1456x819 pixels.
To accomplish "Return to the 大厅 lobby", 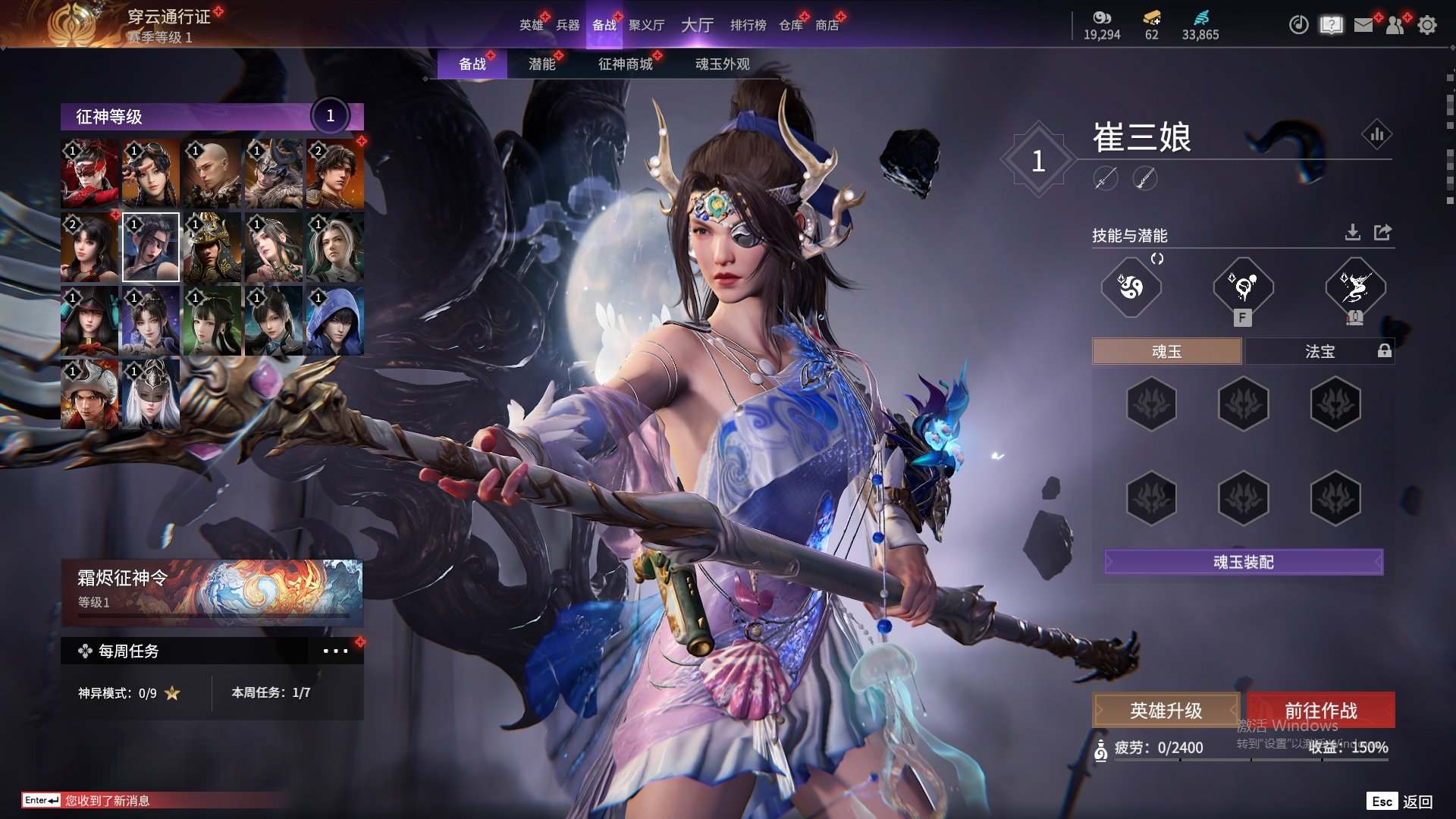I will [697, 25].
